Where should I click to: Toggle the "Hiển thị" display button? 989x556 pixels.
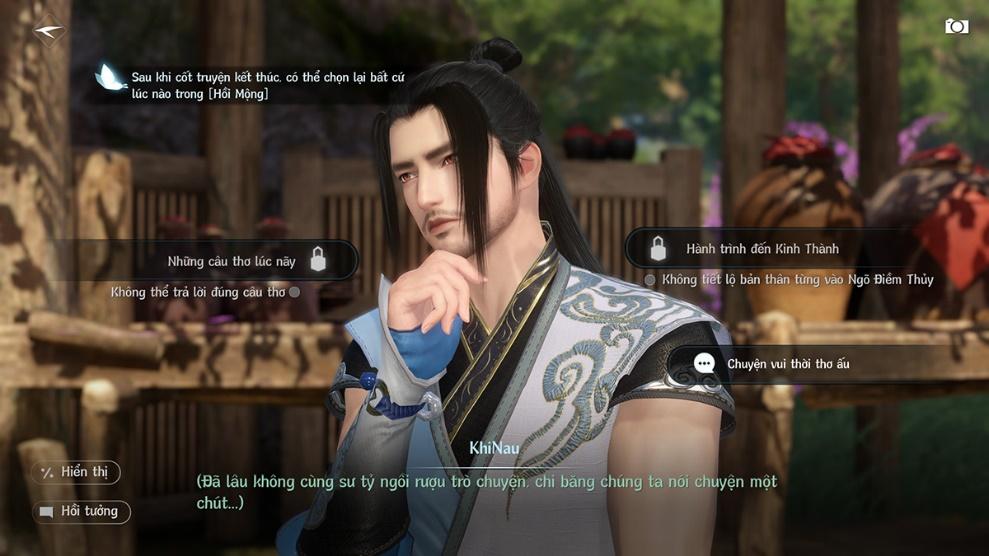(x=76, y=472)
